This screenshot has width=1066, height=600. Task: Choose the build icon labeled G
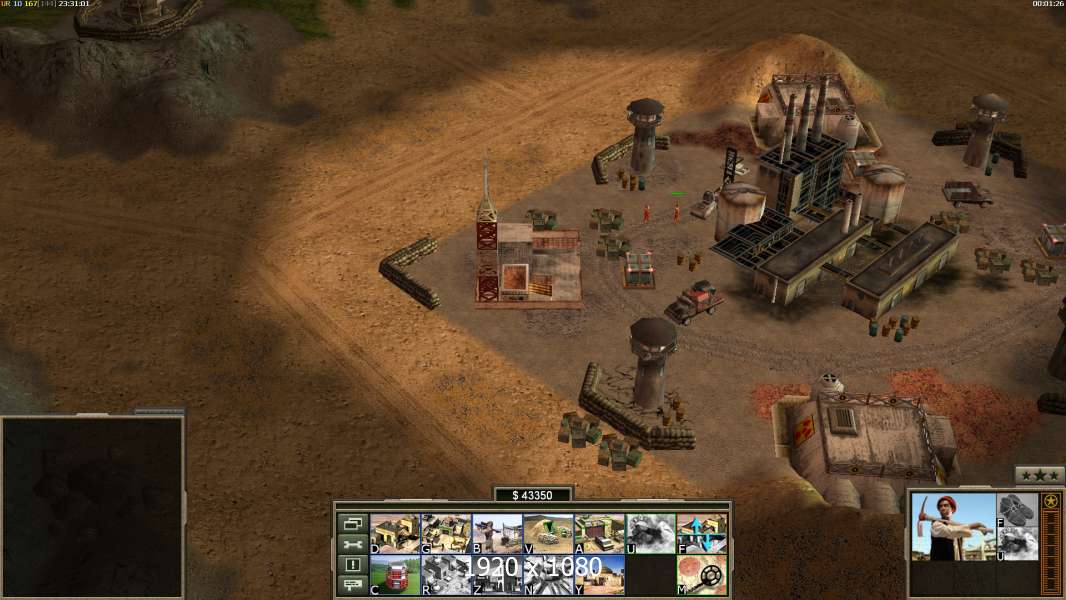pos(445,534)
